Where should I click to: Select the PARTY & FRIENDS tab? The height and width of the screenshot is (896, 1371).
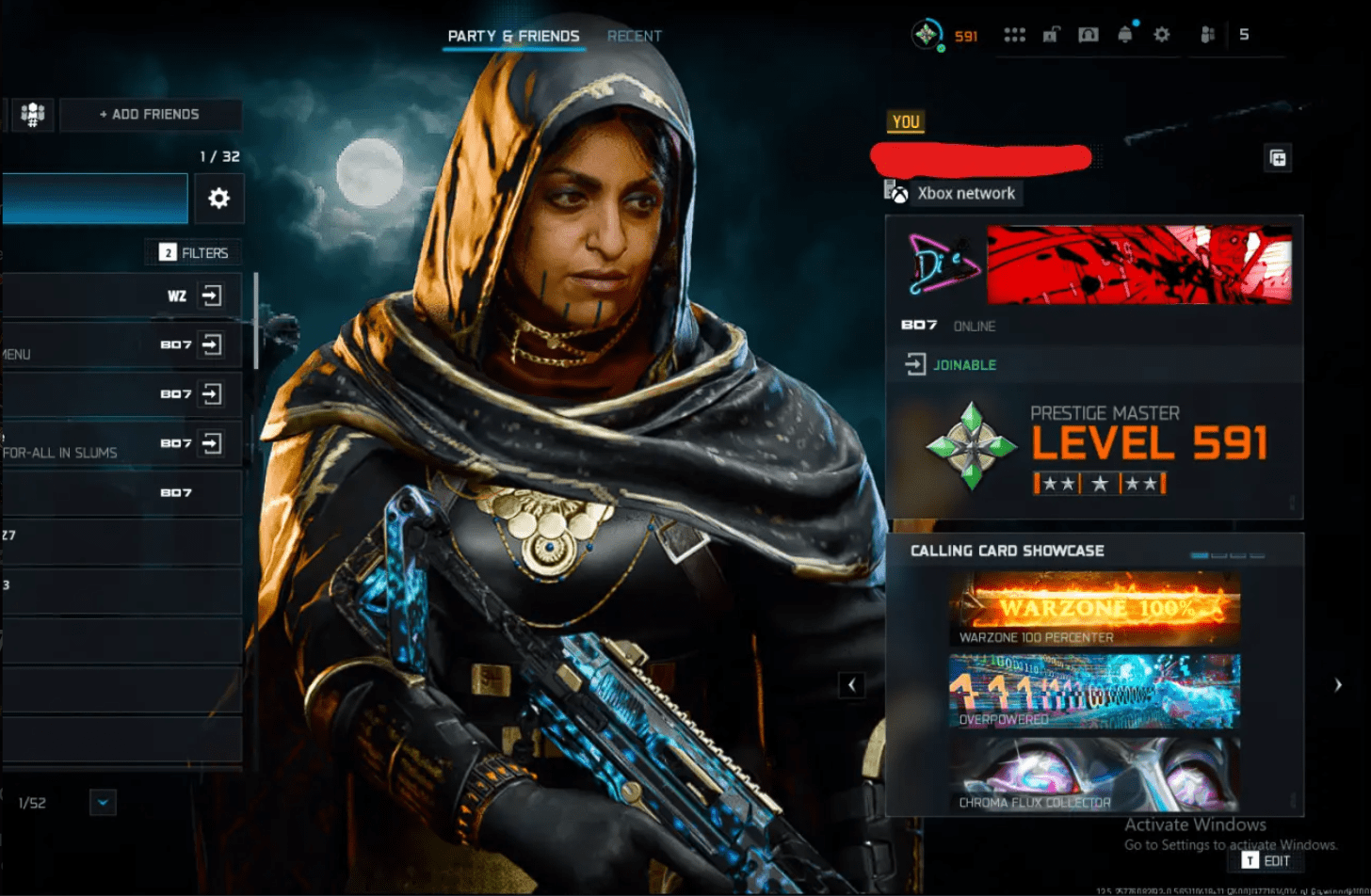[513, 34]
